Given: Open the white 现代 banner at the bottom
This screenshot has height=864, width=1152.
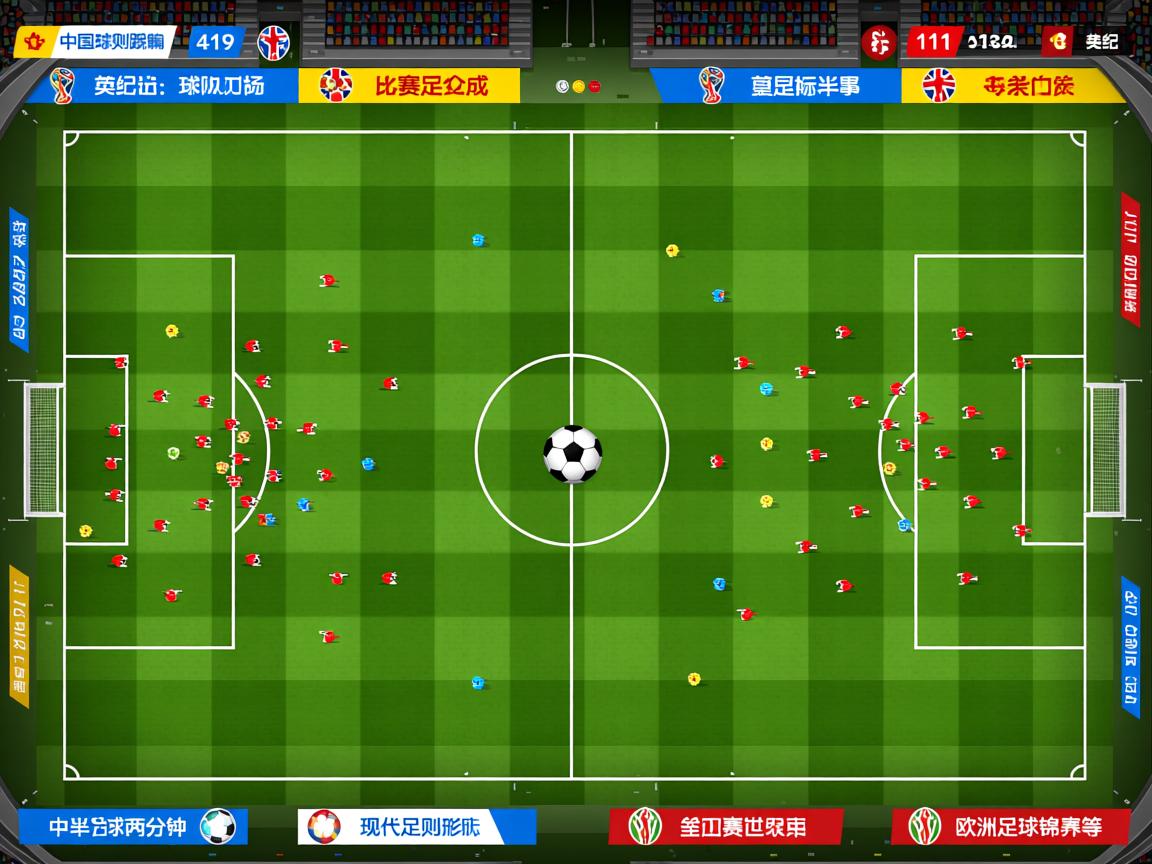Looking at the screenshot, I should (416, 827).
